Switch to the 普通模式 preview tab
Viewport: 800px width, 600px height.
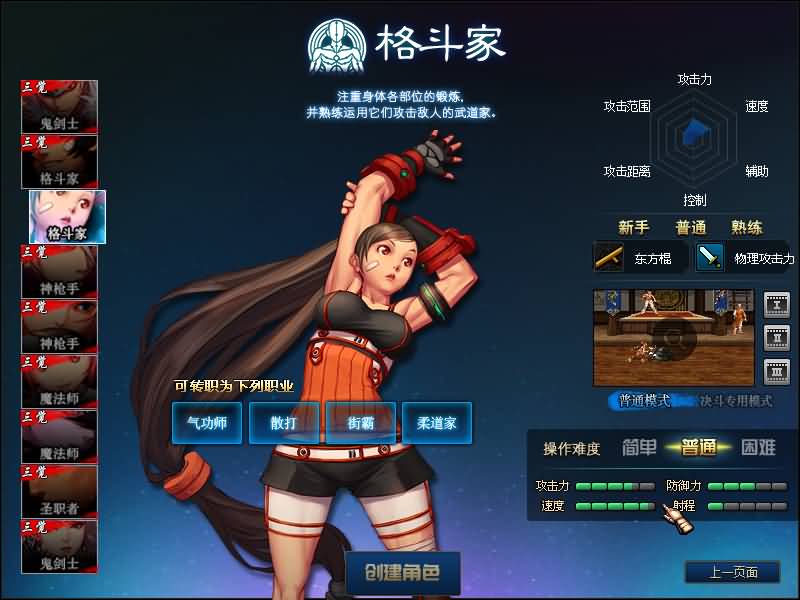point(644,400)
